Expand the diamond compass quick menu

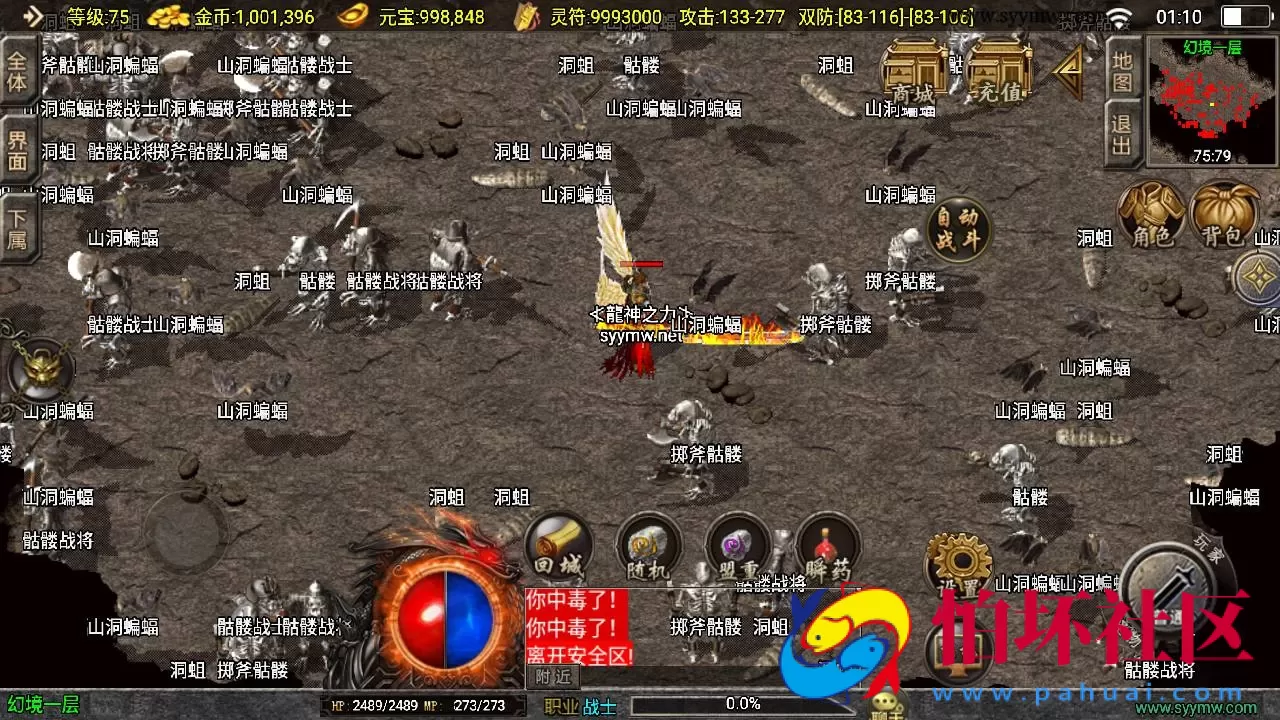click(x=1258, y=278)
